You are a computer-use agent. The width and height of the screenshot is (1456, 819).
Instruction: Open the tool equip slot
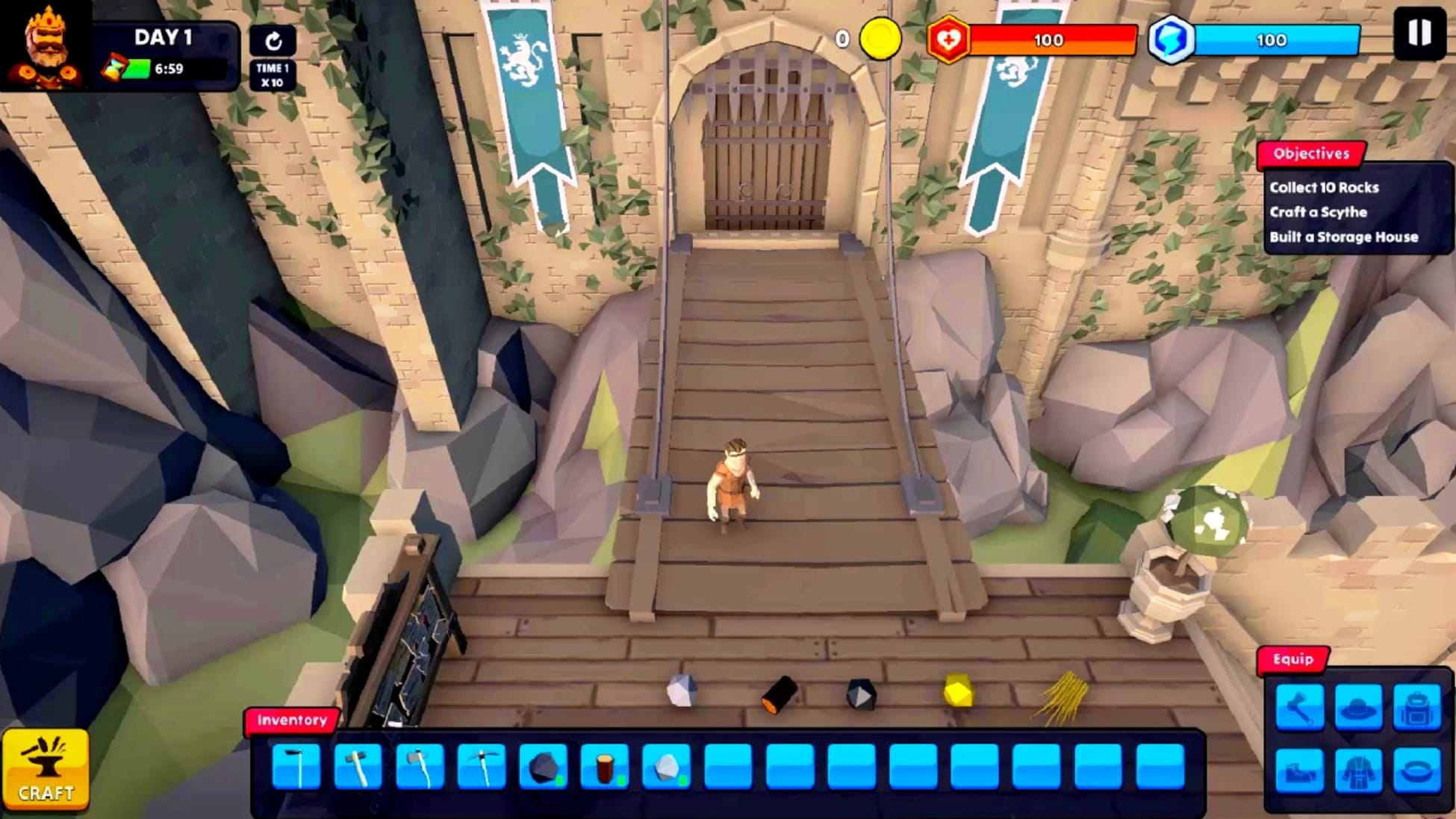pyautogui.click(x=1300, y=707)
